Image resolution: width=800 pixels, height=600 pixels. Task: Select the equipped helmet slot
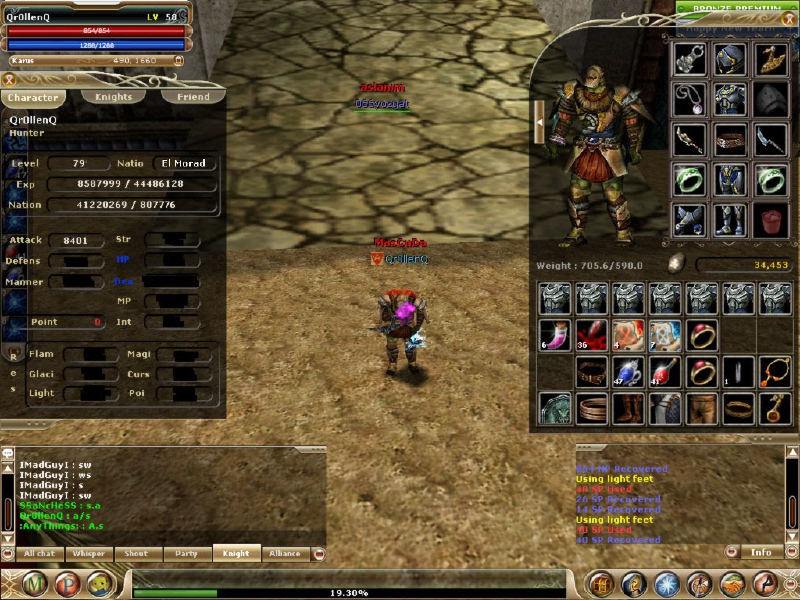click(x=731, y=58)
